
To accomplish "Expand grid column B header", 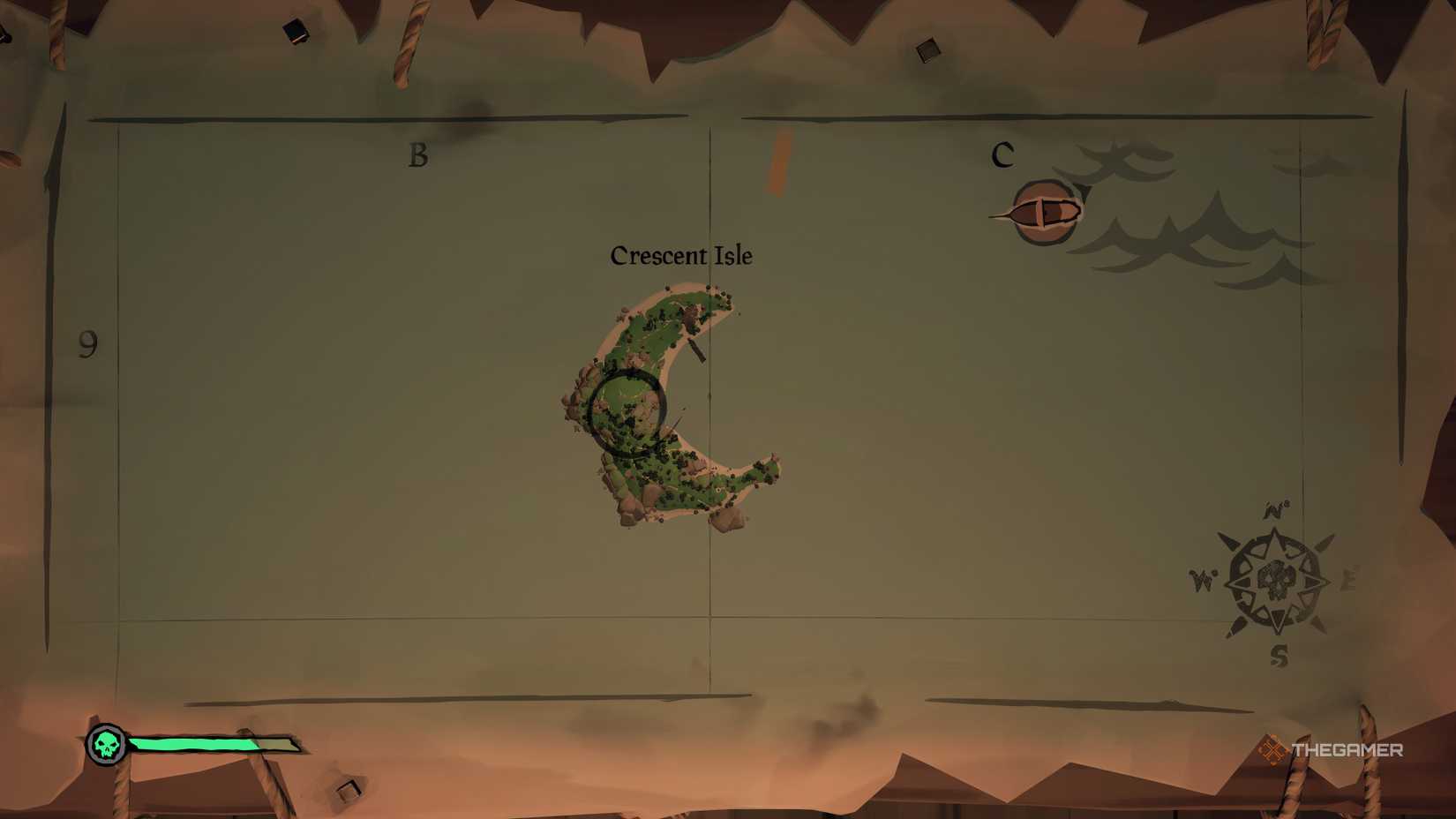I will tap(418, 155).
